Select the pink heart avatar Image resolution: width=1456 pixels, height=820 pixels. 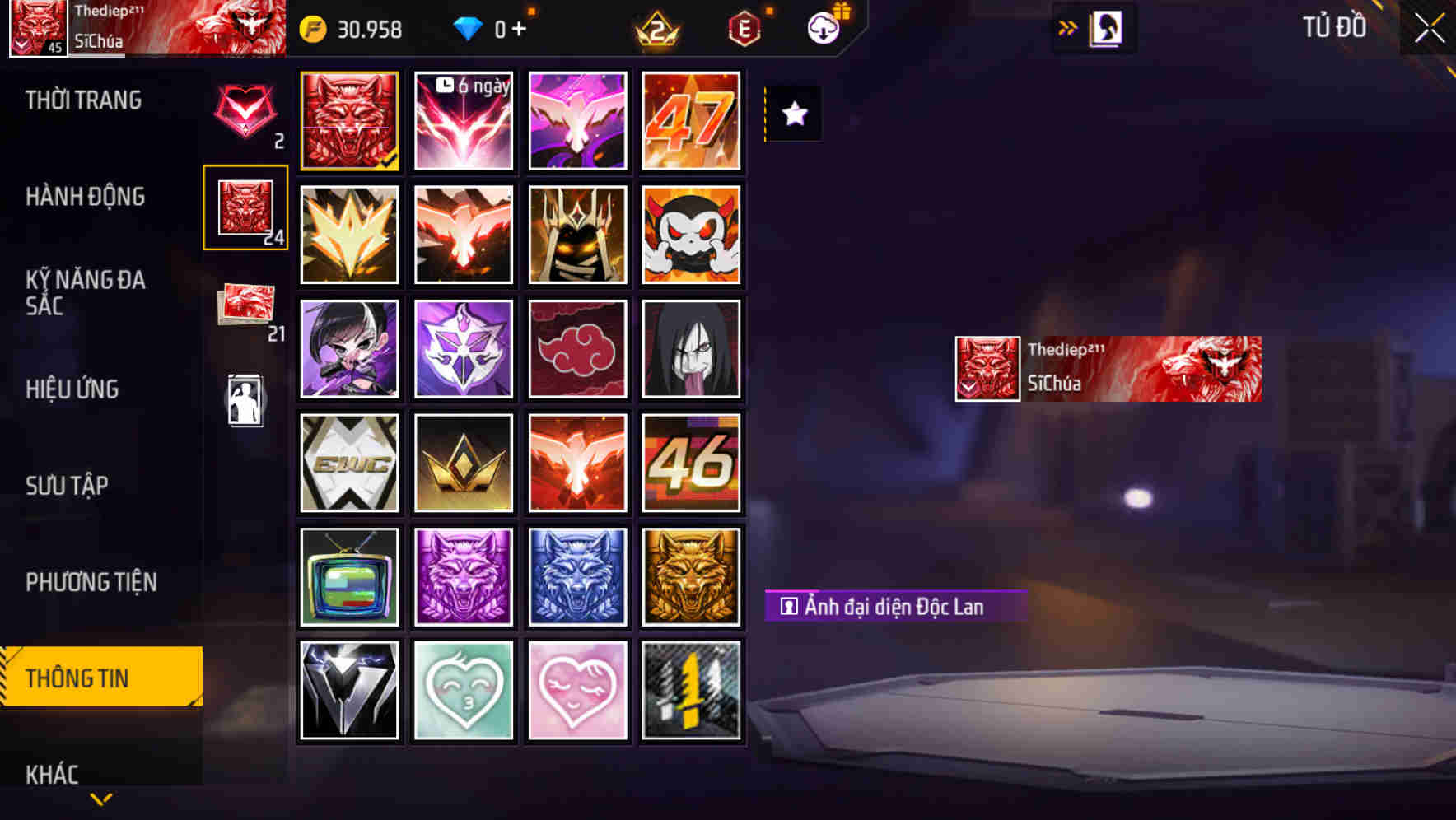point(577,690)
